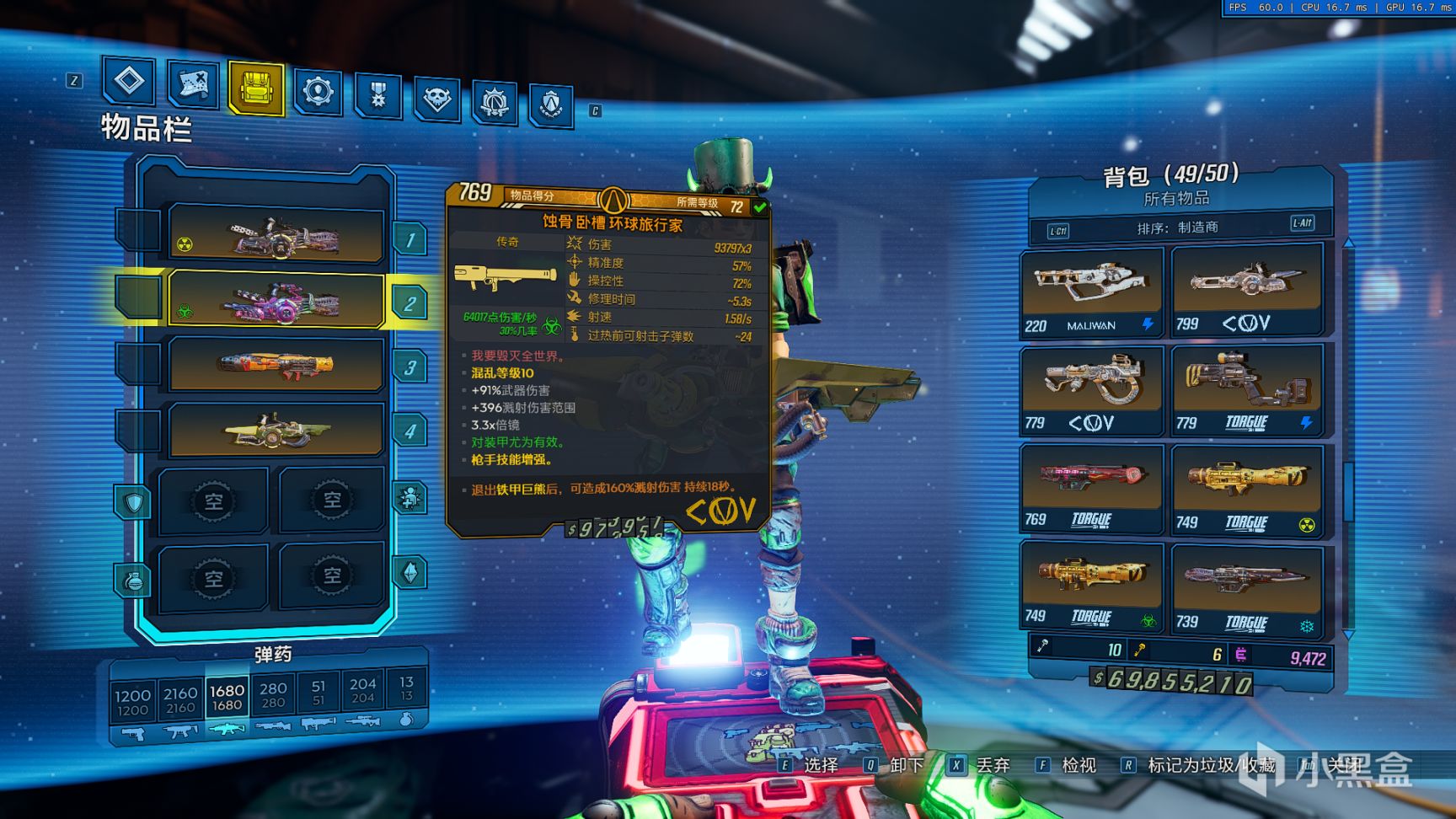Screen dimensions: 1456x819
Task: Change the backpack sort order (排序)
Action: click(x=1177, y=227)
